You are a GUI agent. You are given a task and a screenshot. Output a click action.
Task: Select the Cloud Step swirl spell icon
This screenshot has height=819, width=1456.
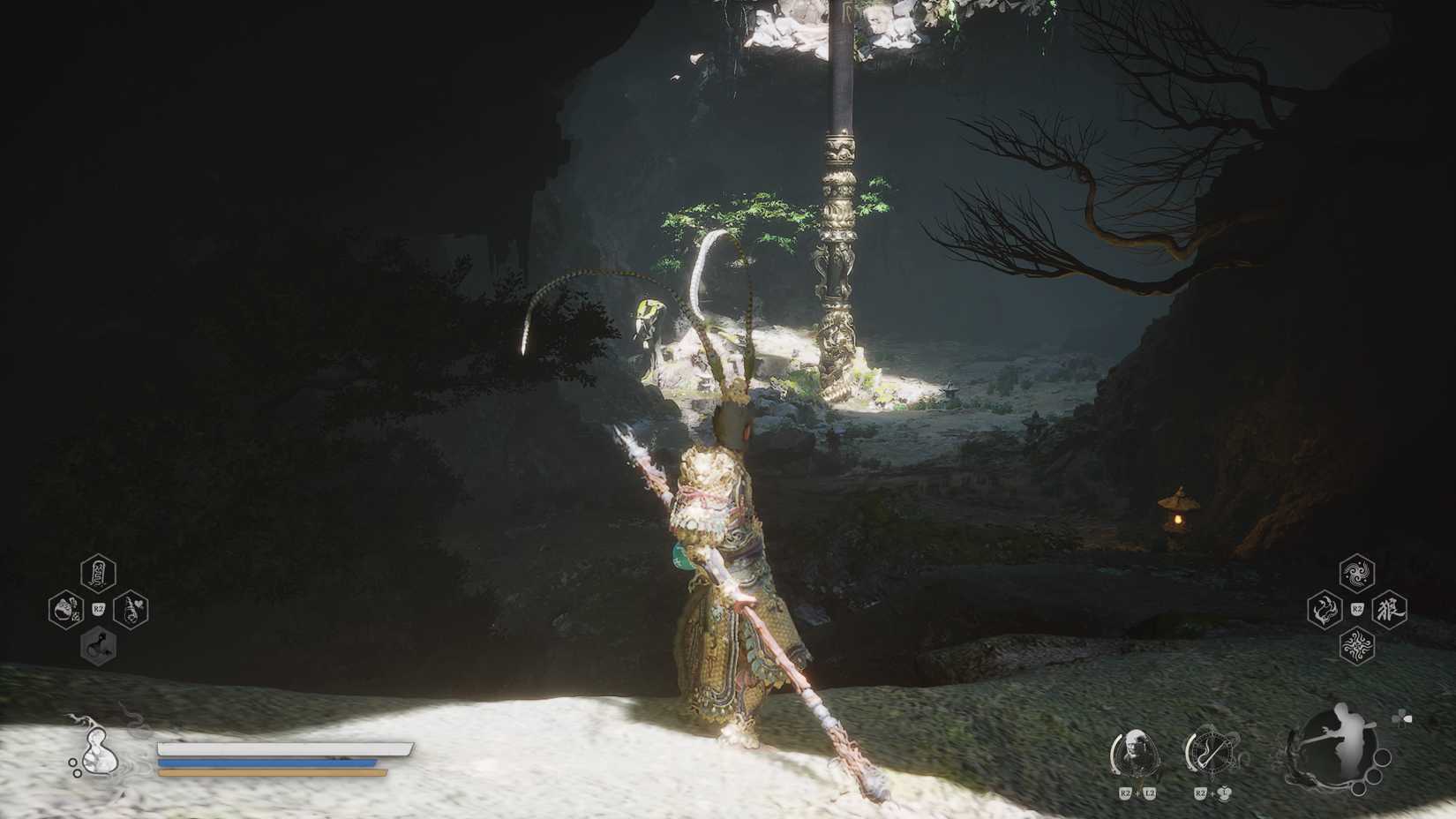tap(1357, 571)
